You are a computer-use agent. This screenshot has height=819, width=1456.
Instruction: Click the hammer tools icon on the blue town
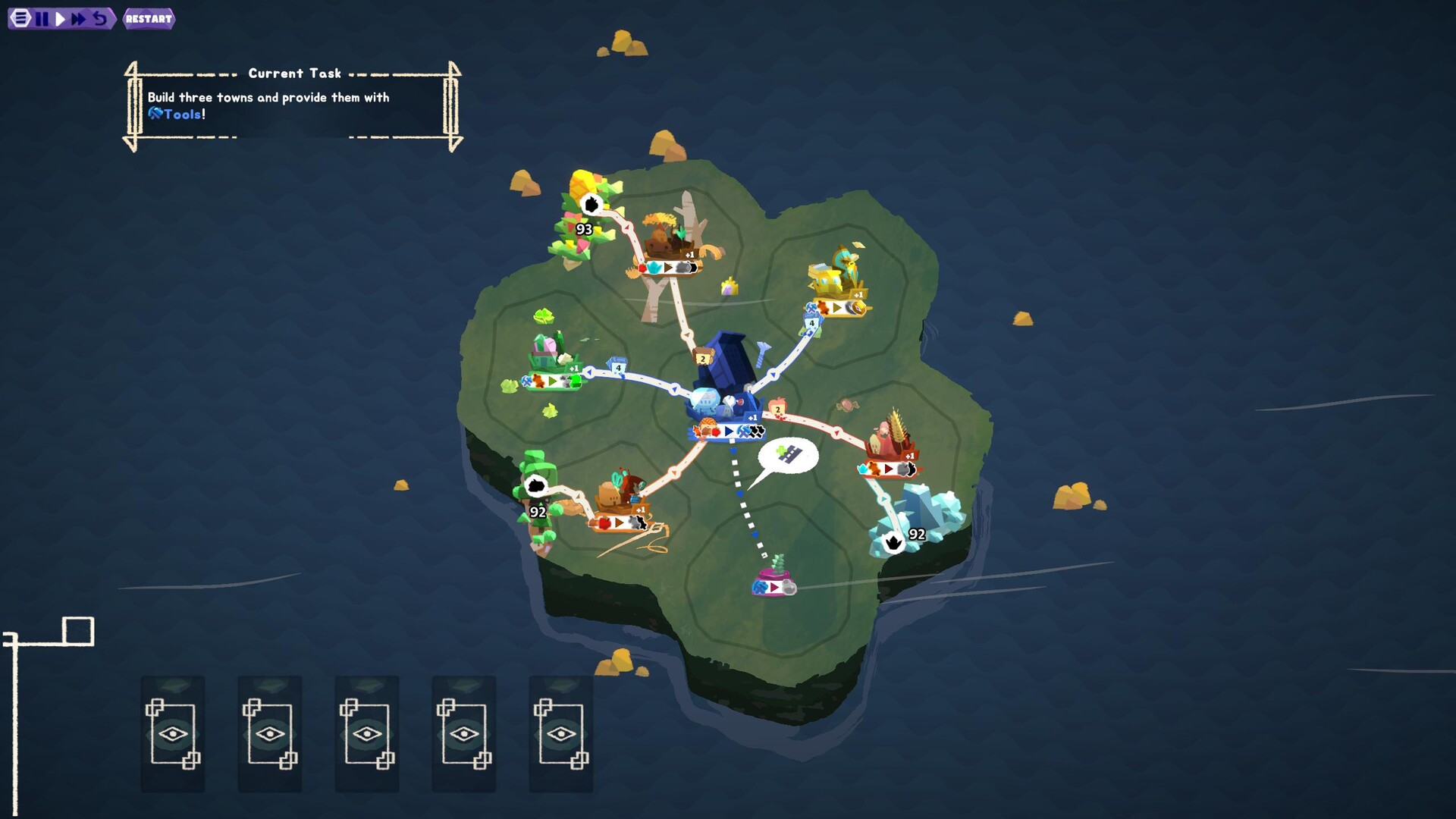(x=743, y=431)
